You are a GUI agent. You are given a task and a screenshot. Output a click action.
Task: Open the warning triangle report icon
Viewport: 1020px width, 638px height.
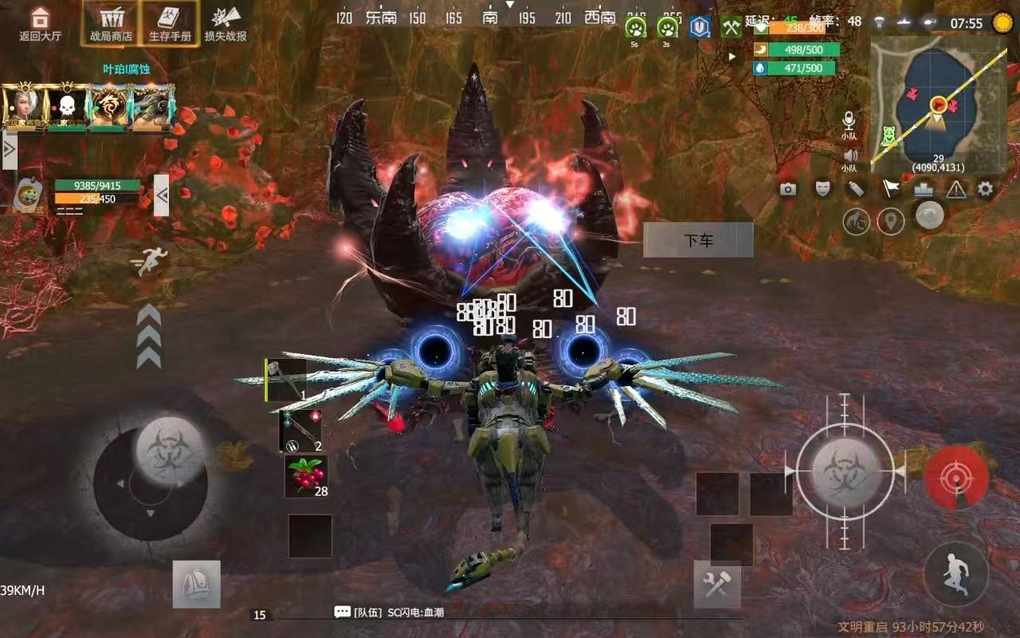click(x=956, y=189)
